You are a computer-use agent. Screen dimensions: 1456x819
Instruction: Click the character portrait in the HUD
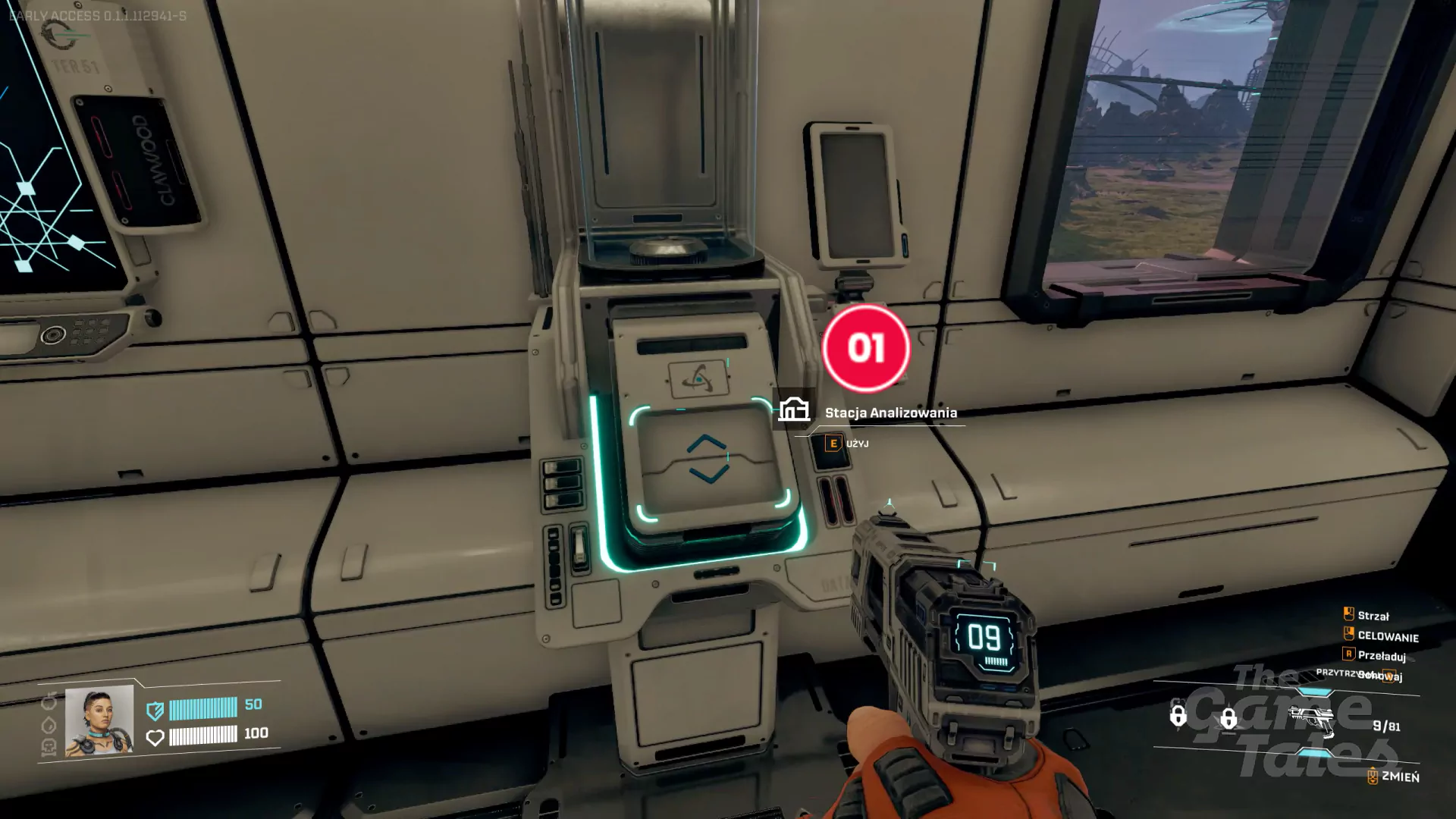pos(99,720)
